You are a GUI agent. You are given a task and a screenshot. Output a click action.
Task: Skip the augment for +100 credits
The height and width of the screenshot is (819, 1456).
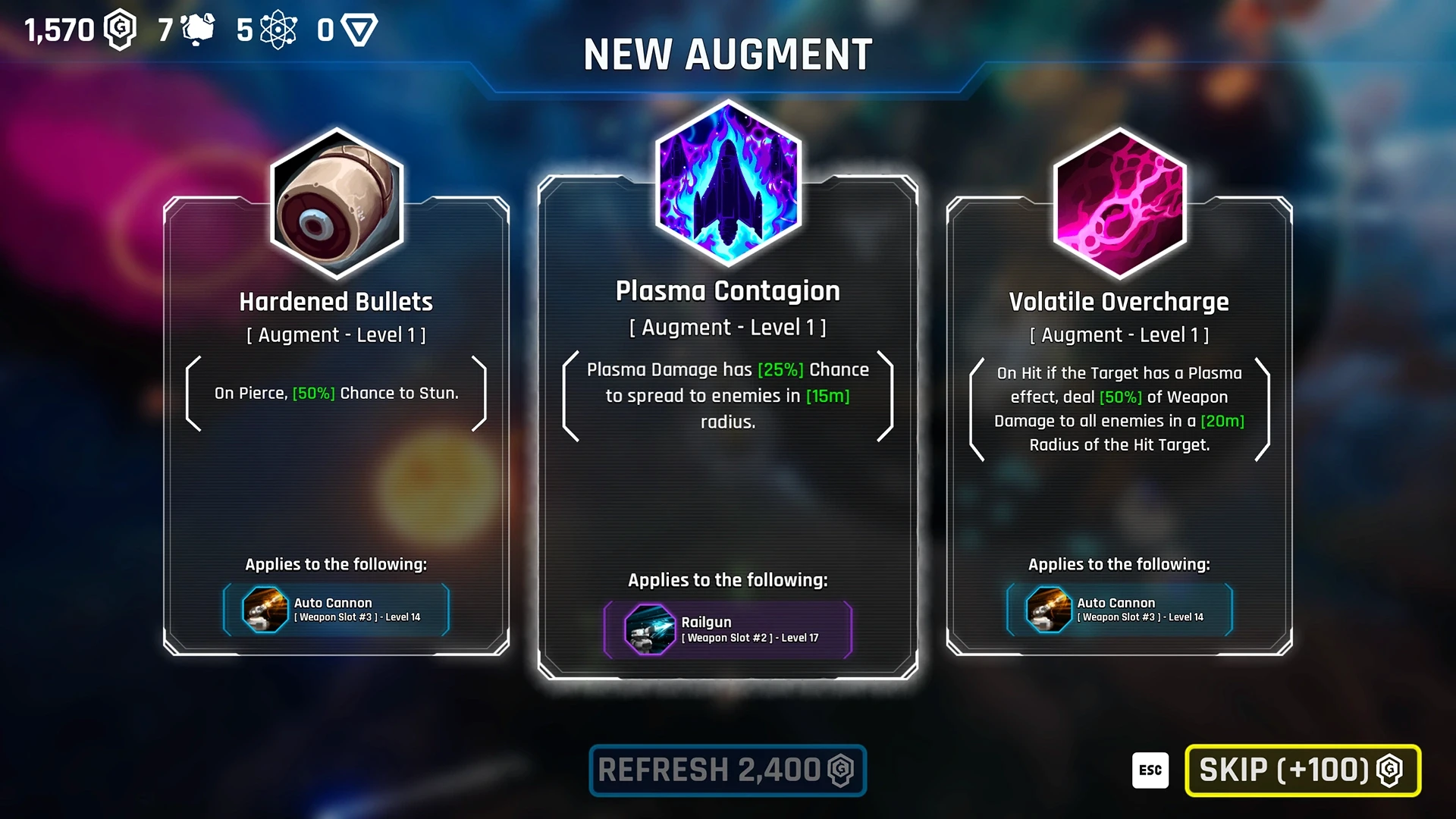(1302, 770)
